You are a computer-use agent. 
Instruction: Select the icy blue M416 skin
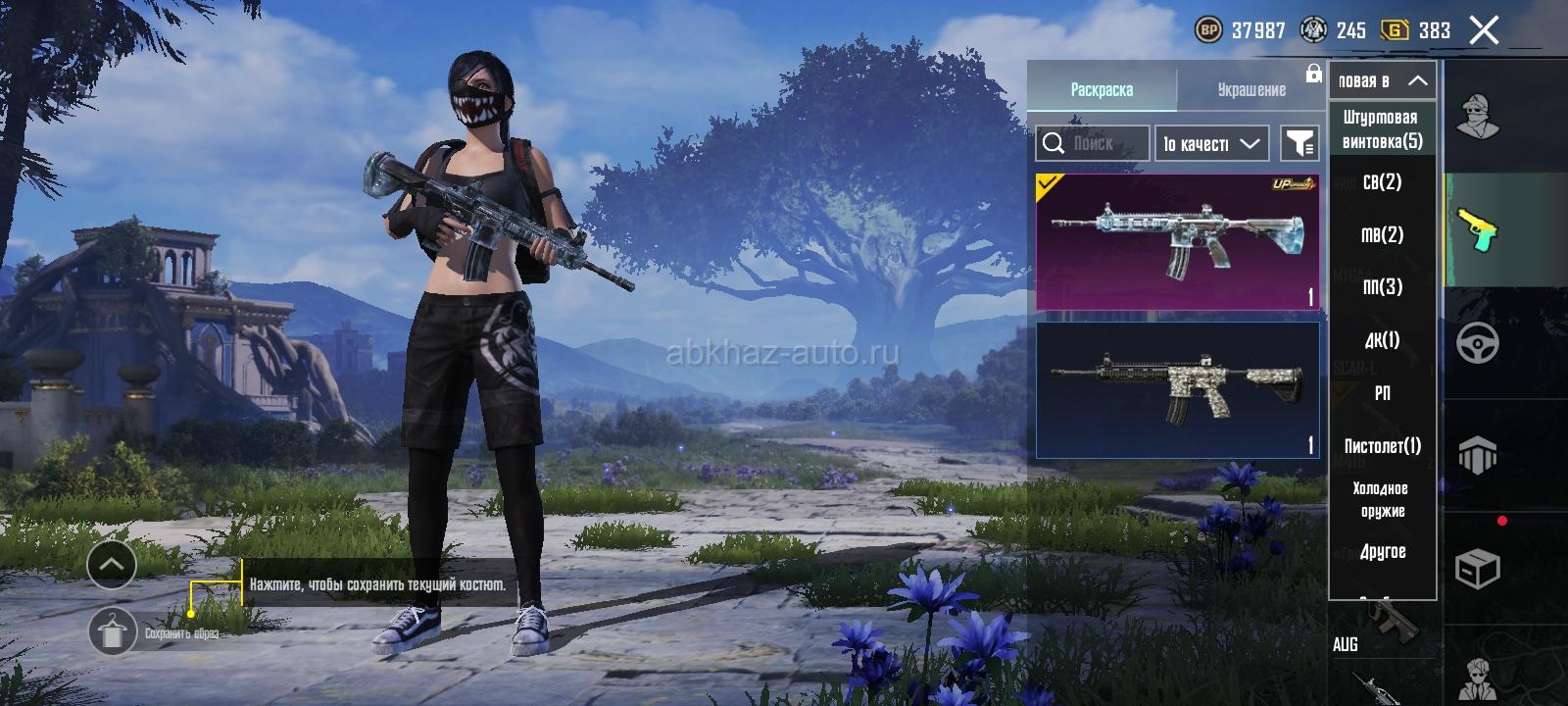pyautogui.click(x=1177, y=242)
